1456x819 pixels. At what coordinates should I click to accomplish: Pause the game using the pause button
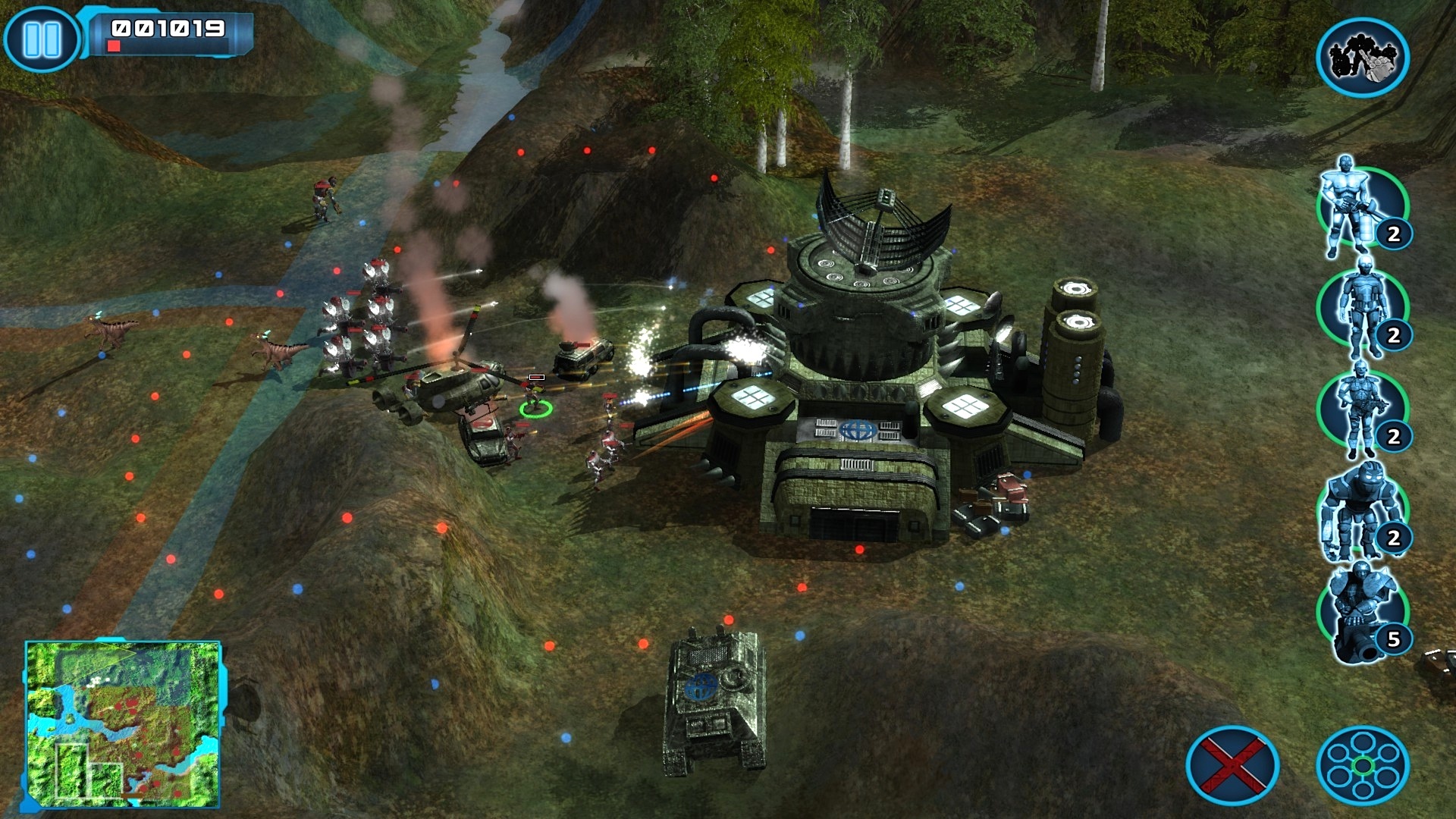click(42, 38)
